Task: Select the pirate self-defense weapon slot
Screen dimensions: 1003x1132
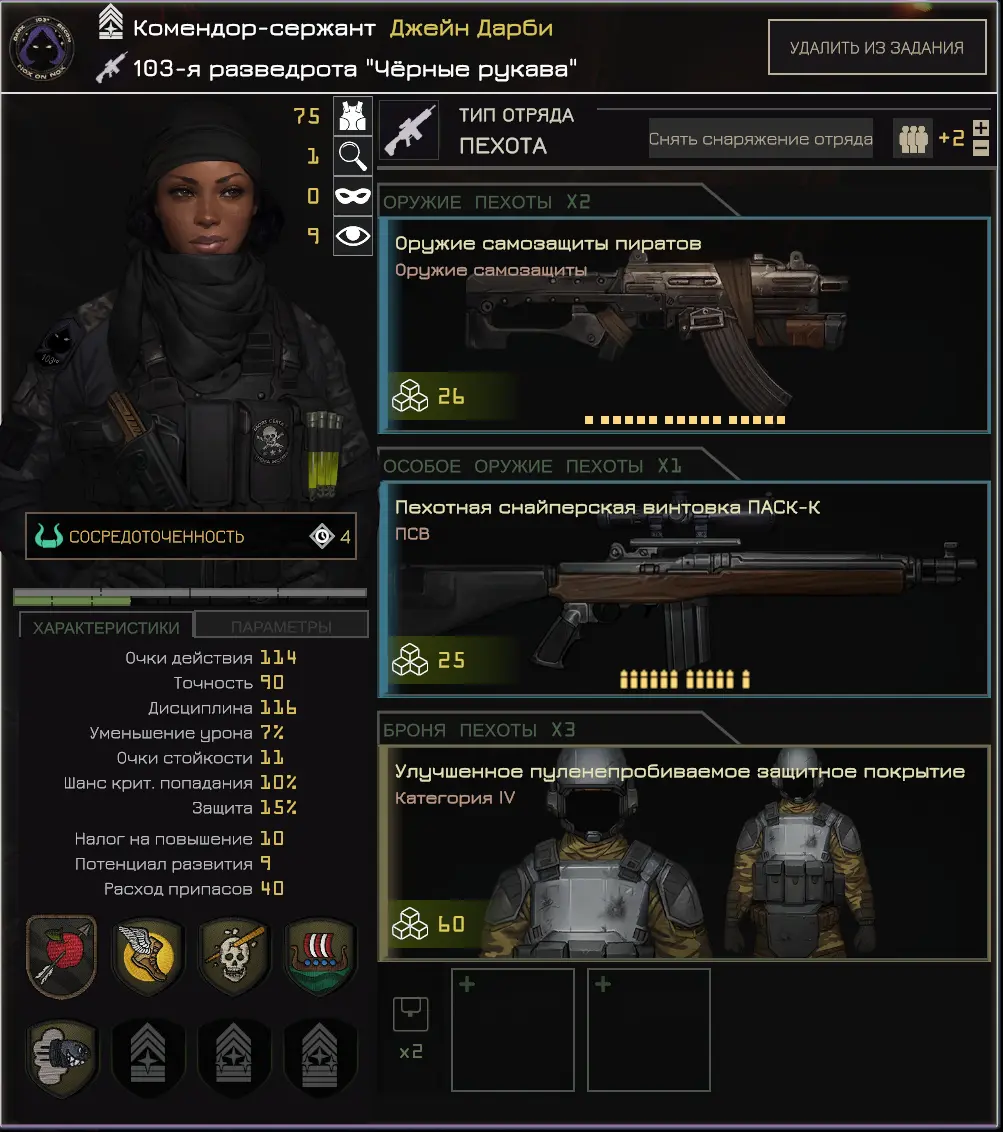Action: 684,325
